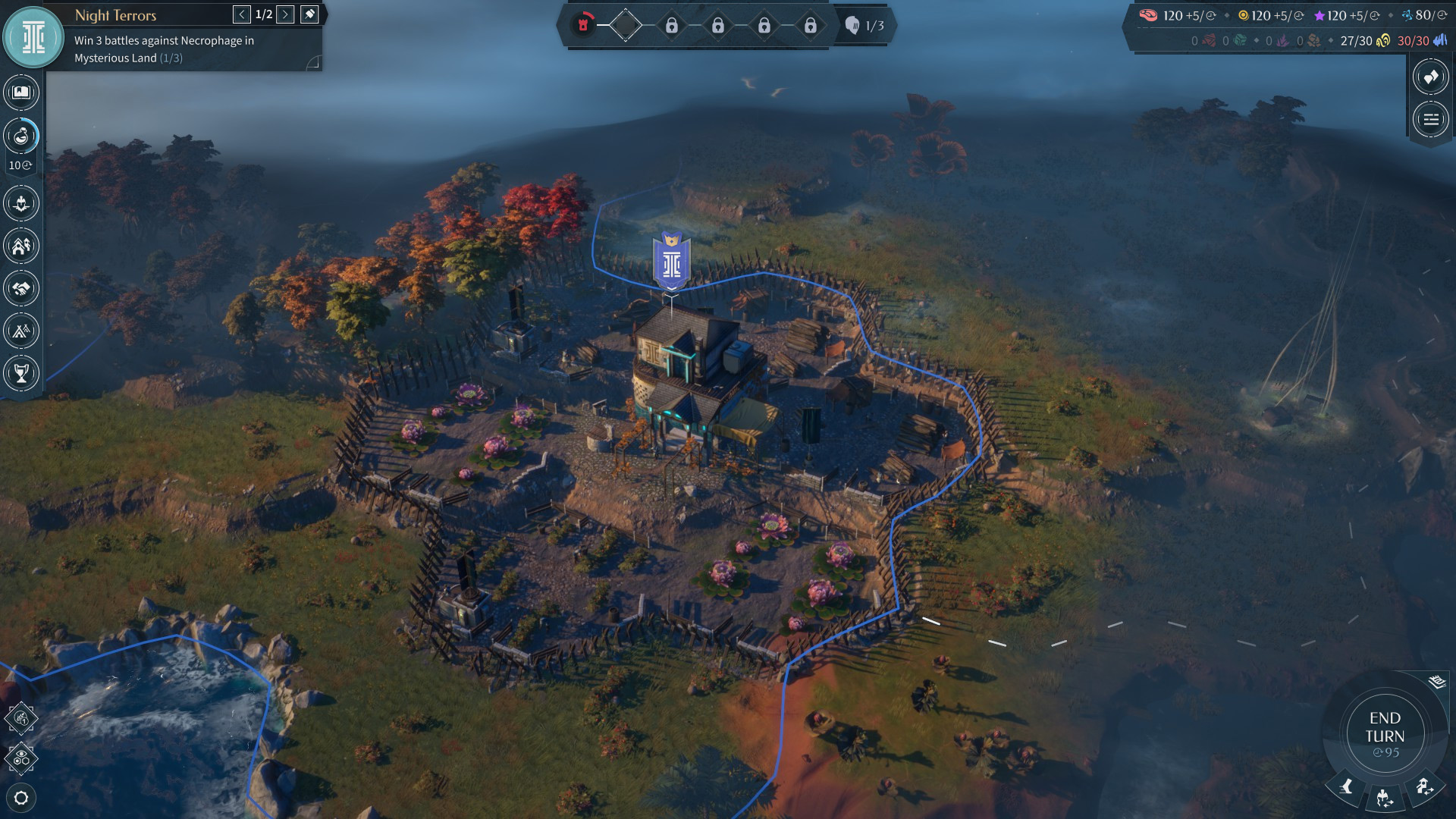Open the tents military screen
This screenshot has height=819, width=1456.
[21, 331]
